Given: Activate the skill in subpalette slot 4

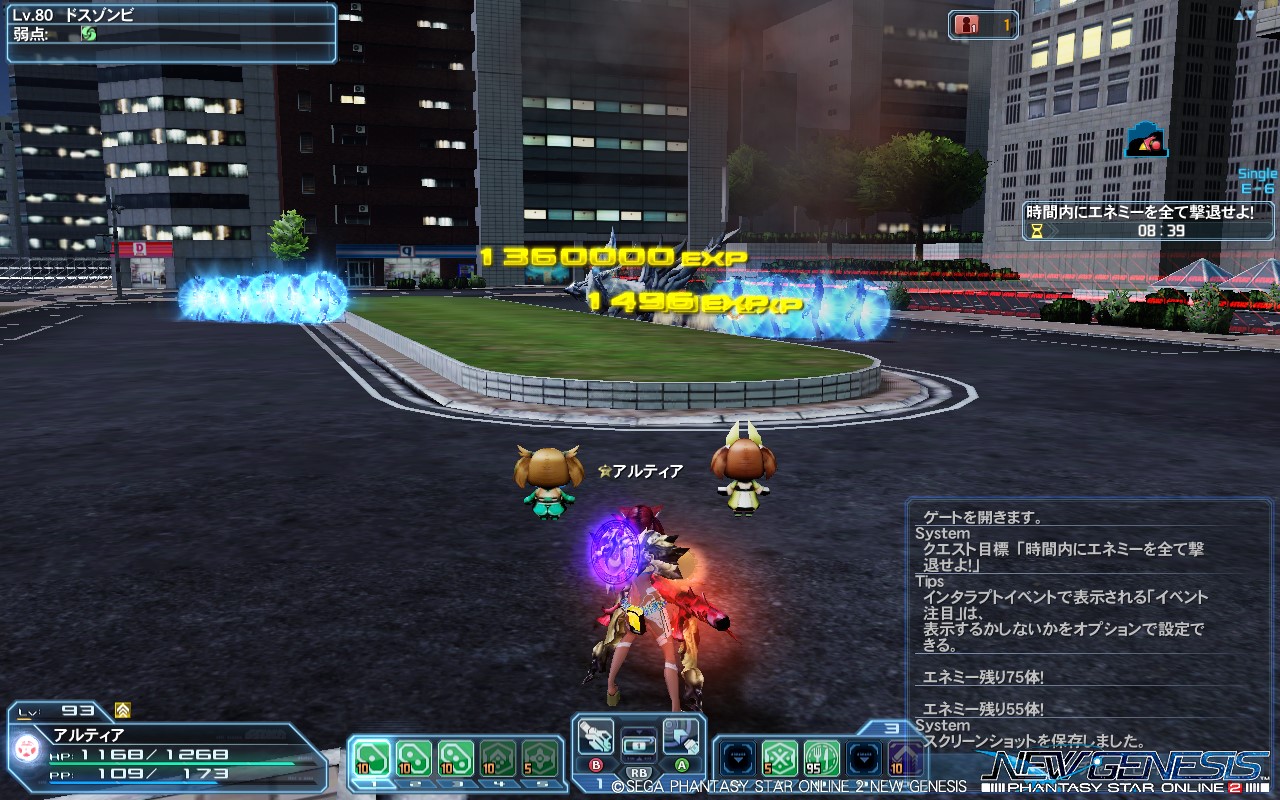Looking at the screenshot, I should point(496,757).
